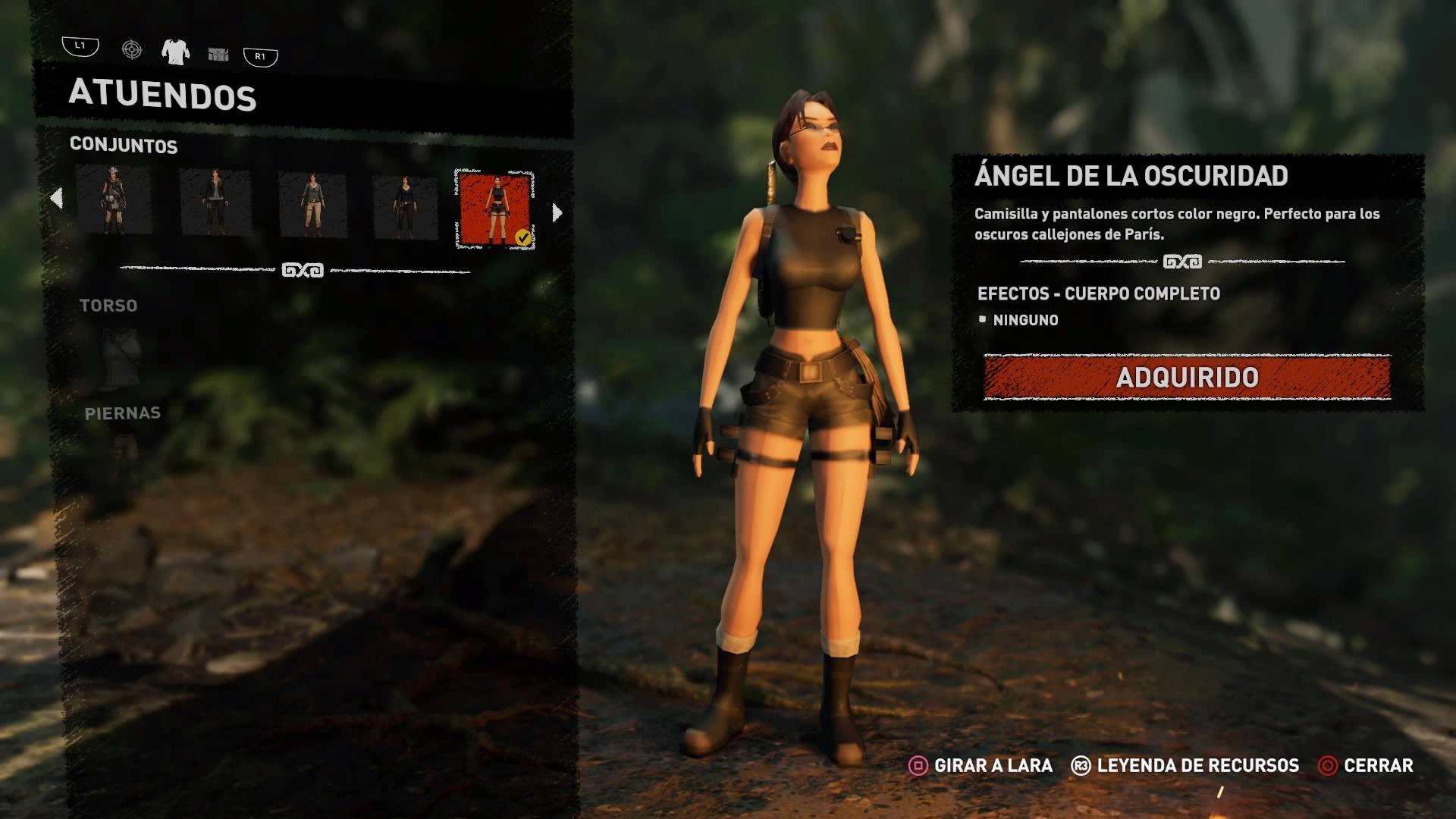Click the red ADQUIRIDO button
This screenshot has width=1456, height=819.
(1187, 377)
